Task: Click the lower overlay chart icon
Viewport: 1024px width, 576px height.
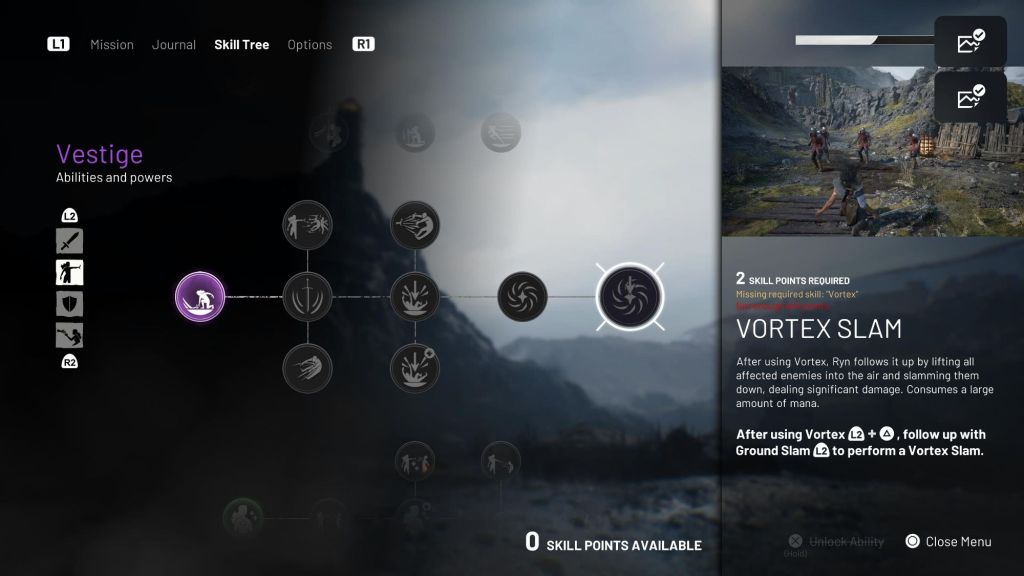Action: (x=970, y=97)
